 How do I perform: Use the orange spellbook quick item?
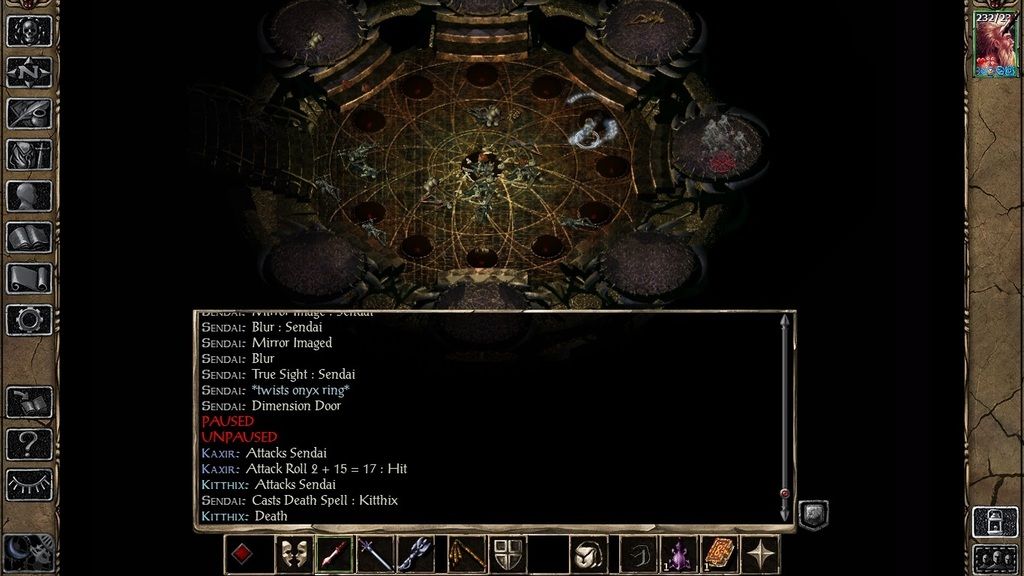pos(719,554)
